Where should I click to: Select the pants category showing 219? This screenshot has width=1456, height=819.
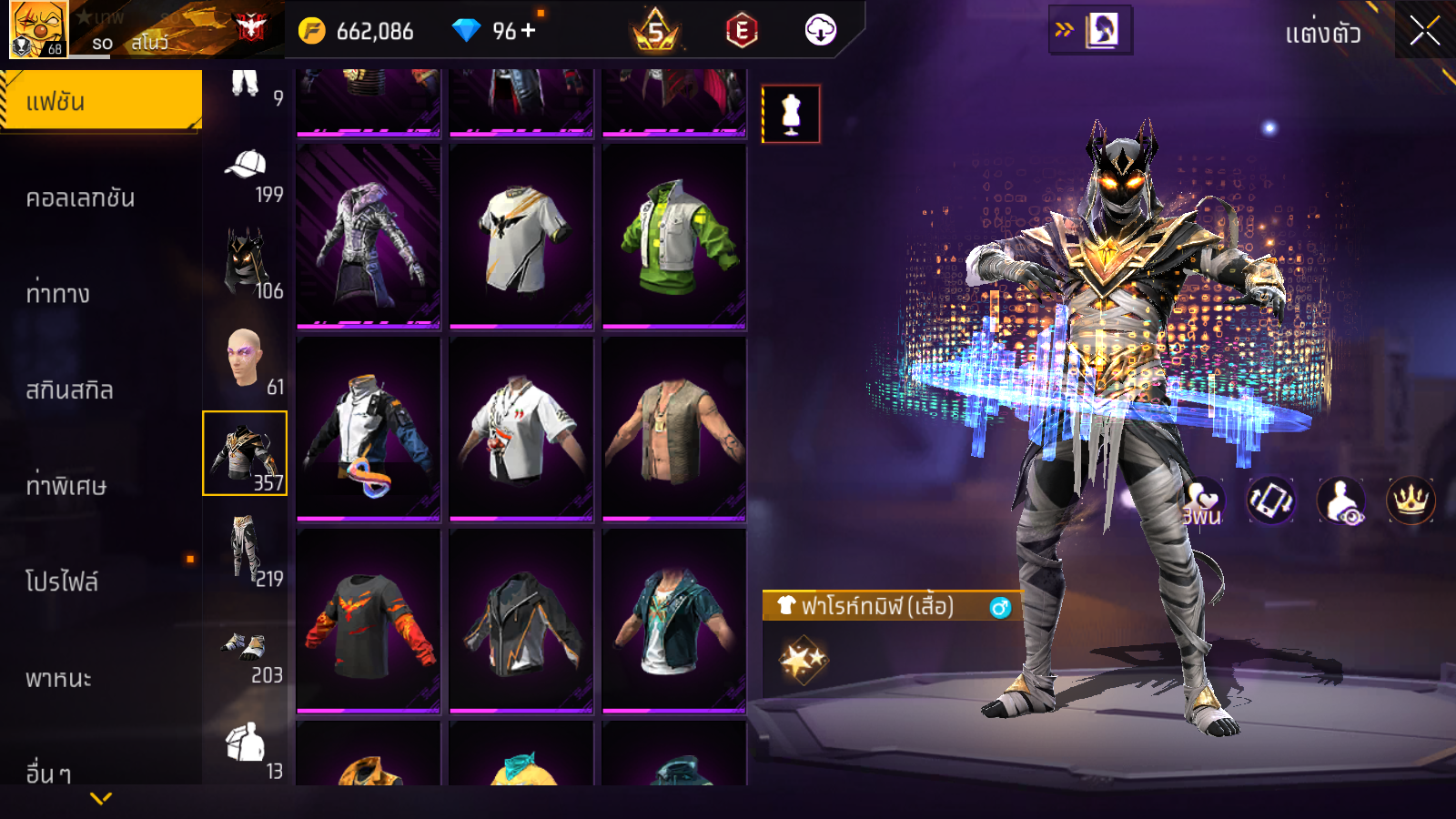[246, 550]
